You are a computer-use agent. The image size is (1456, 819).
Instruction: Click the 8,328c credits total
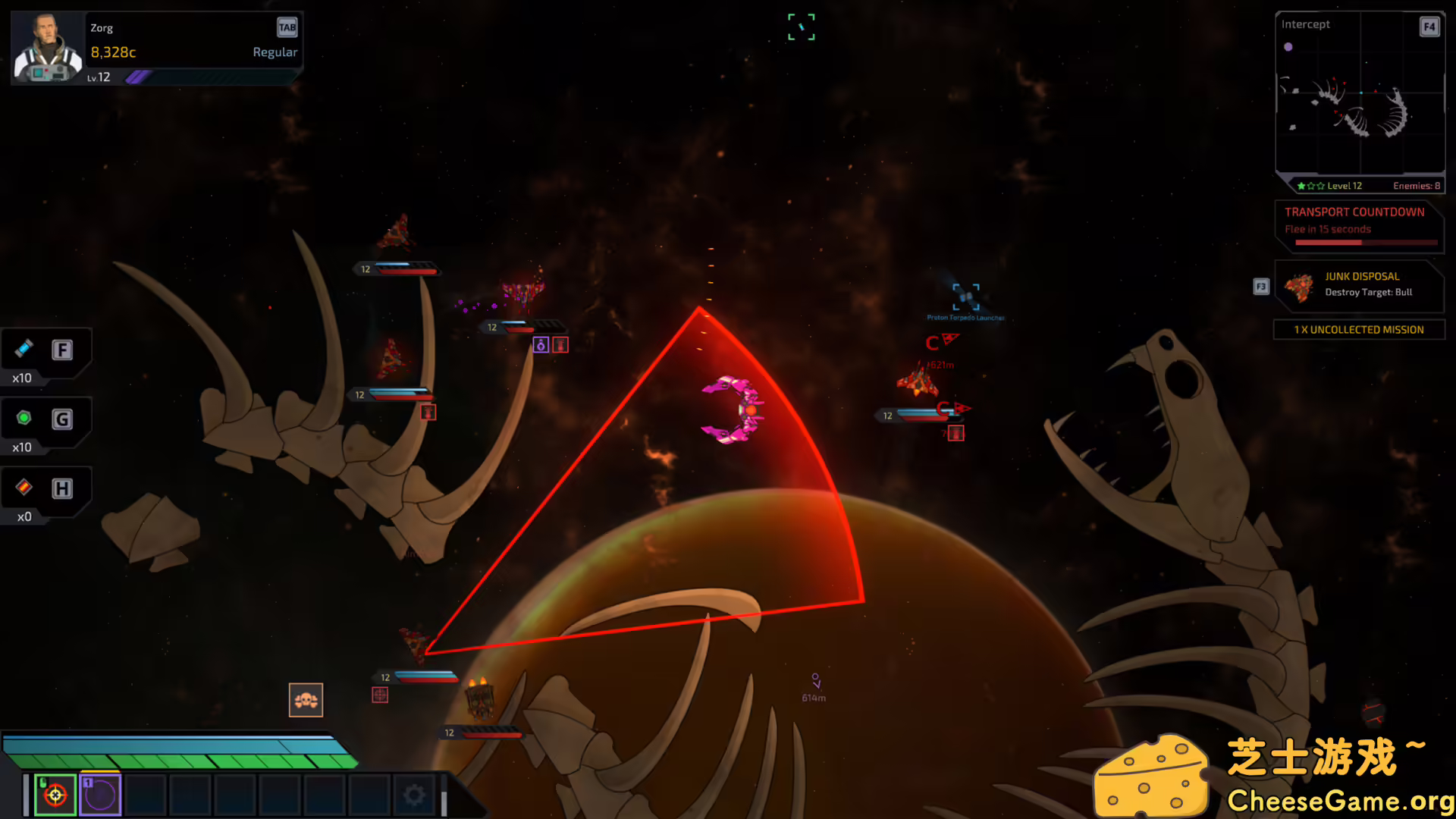click(112, 52)
